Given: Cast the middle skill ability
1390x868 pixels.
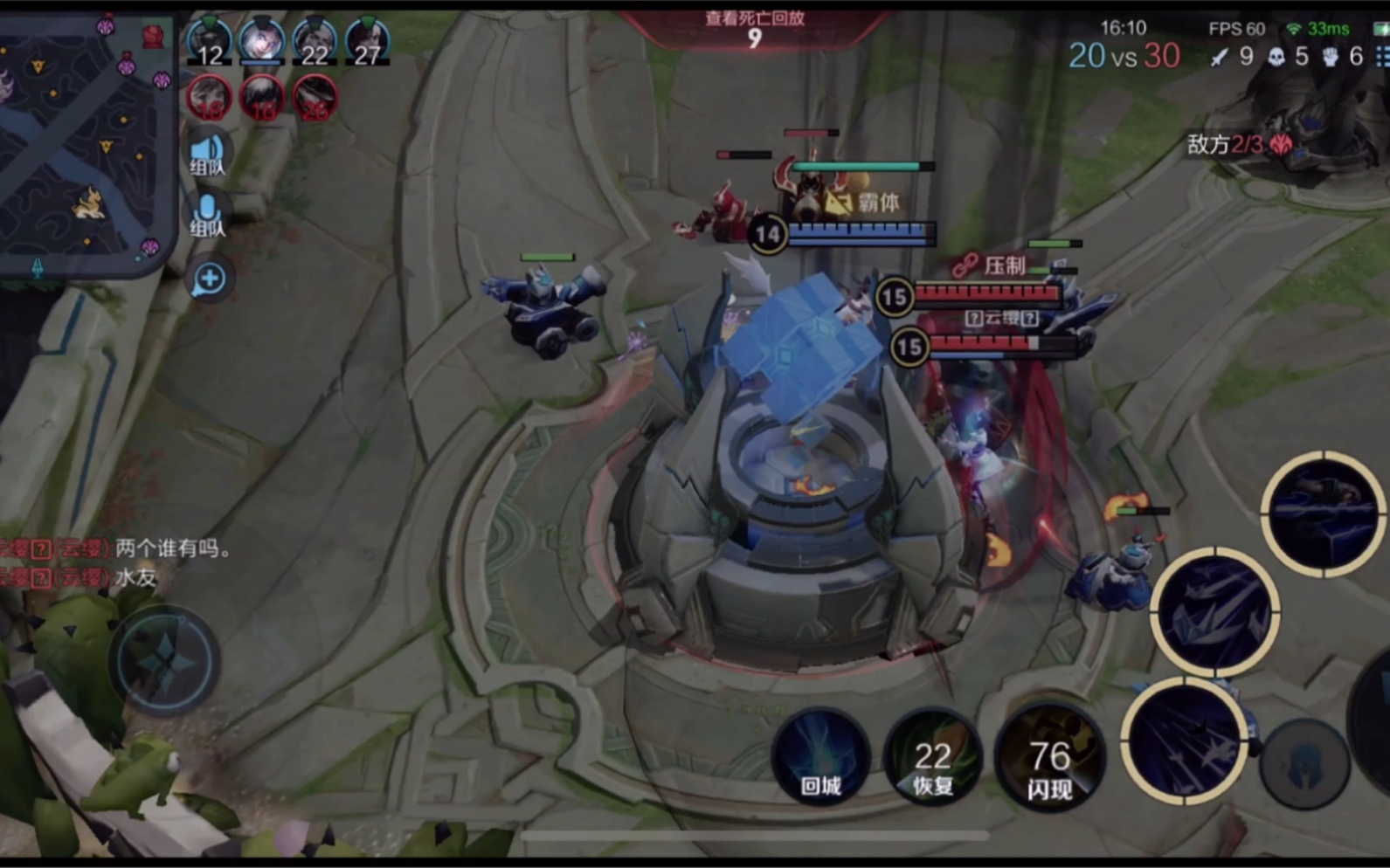Looking at the screenshot, I should (1215, 611).
